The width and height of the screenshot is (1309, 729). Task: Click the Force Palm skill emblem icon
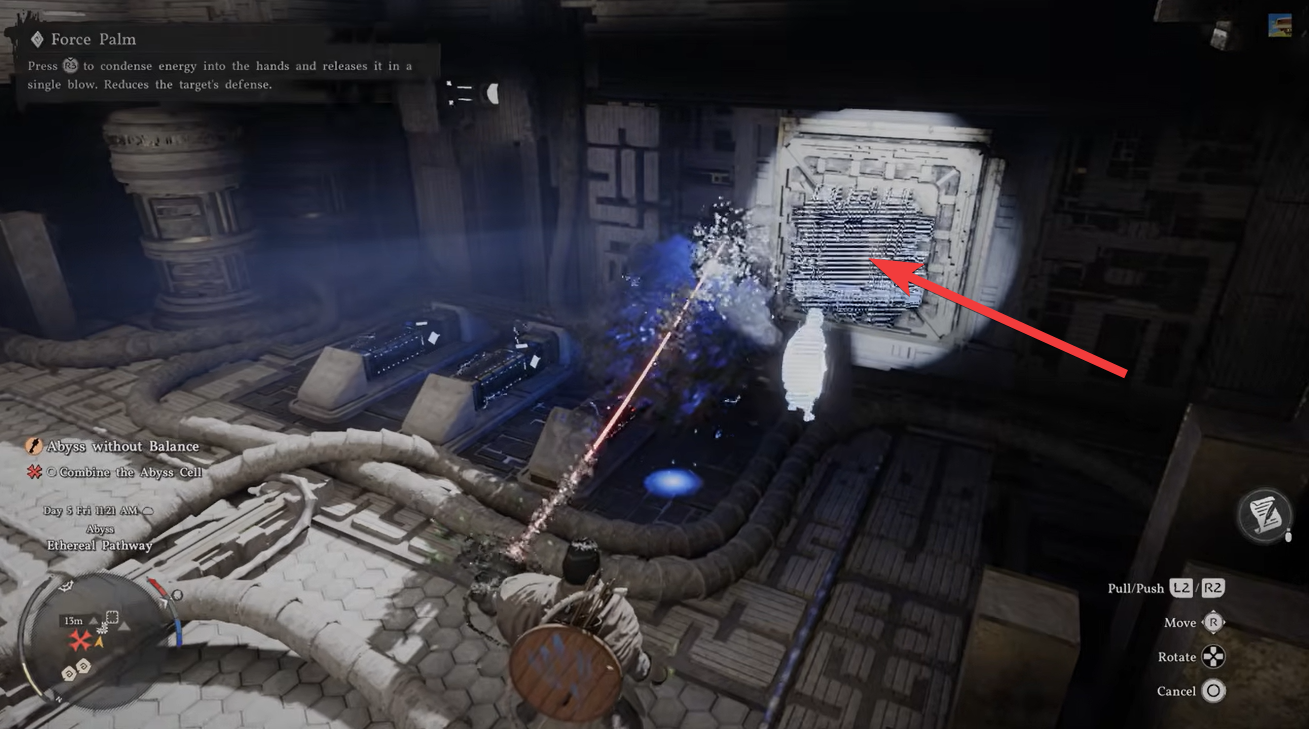pos(39,39)
